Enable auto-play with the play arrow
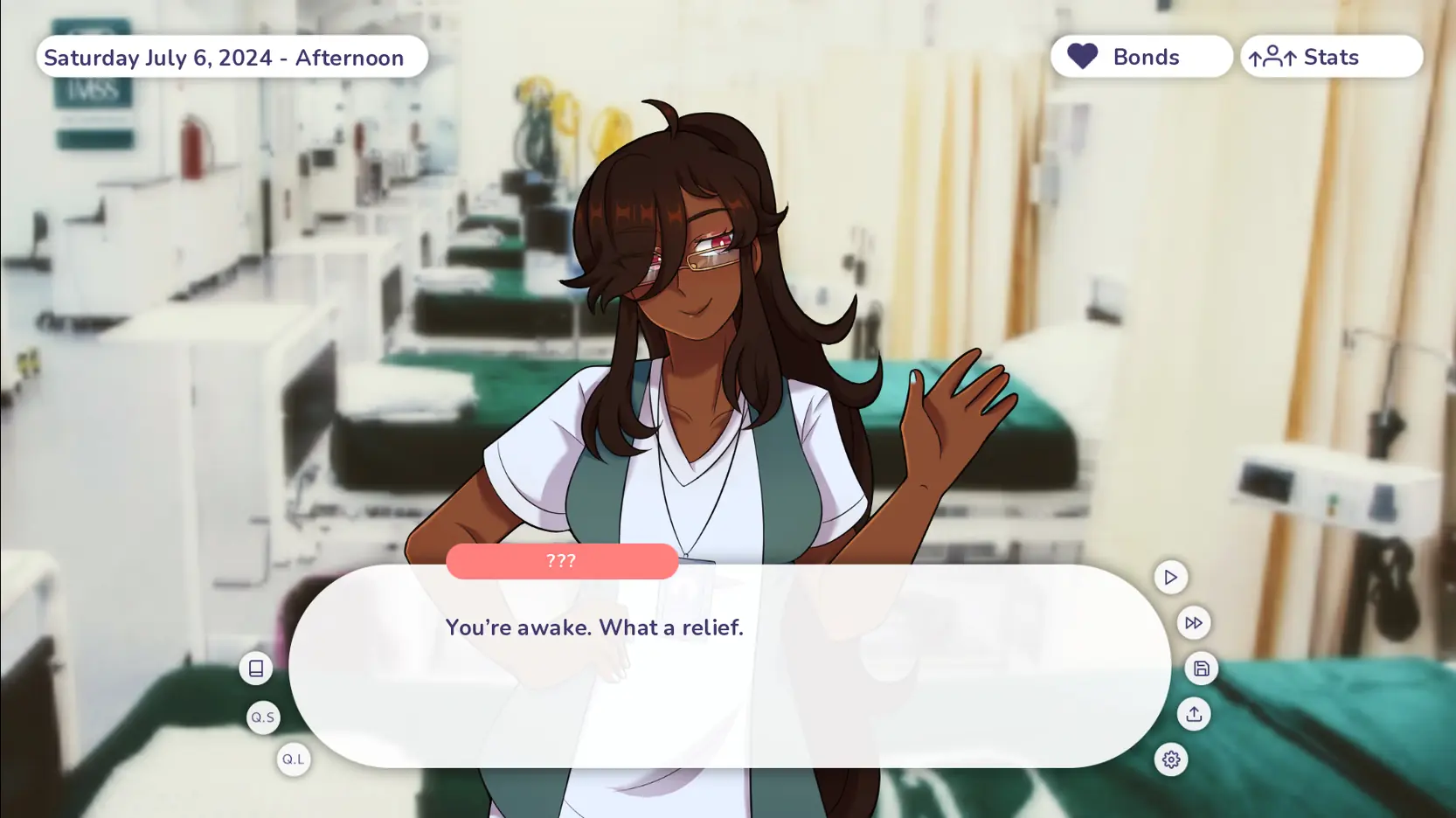The height and width of the screenshot is (818, 1456). pyautogui.click(x=1170, y=577)
